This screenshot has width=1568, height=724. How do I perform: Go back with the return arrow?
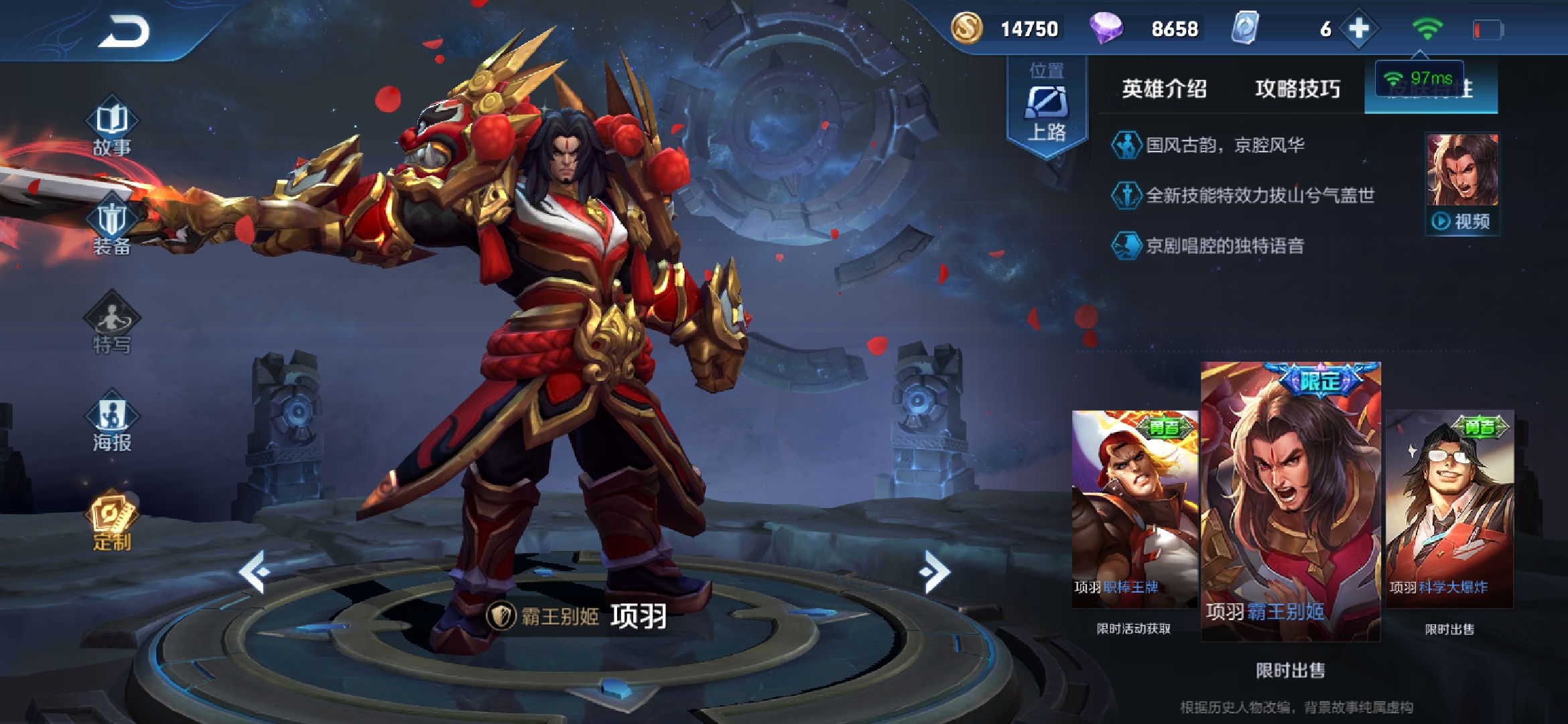coord(124,32)
